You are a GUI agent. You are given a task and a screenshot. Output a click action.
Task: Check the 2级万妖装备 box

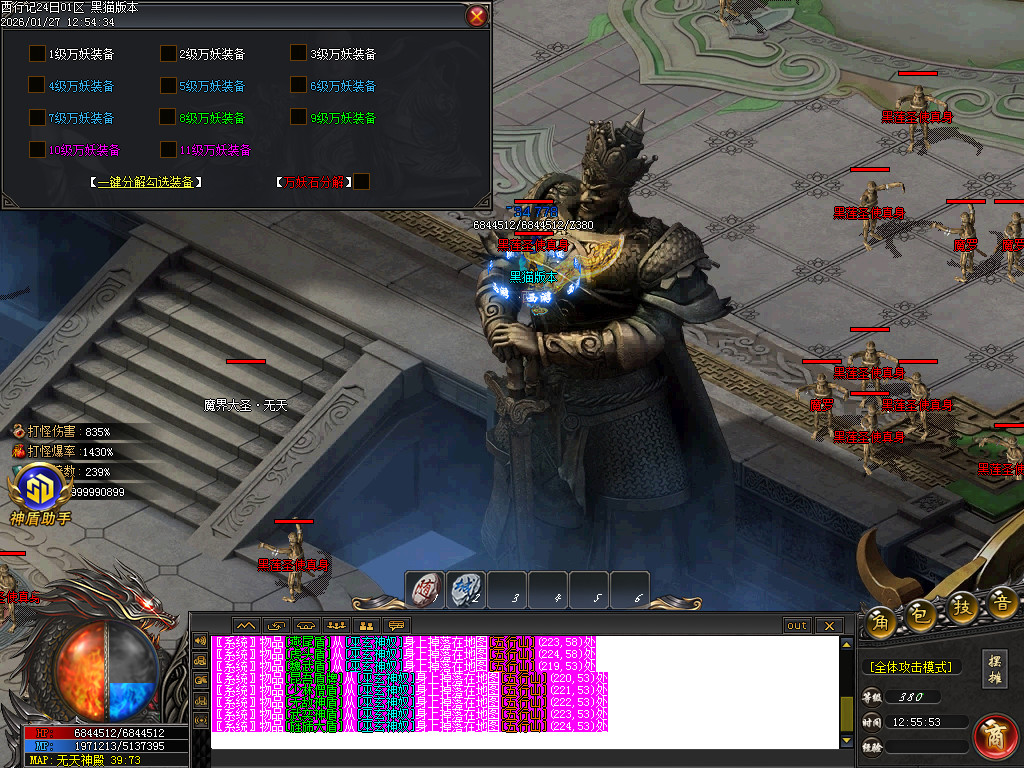[168, 53]
